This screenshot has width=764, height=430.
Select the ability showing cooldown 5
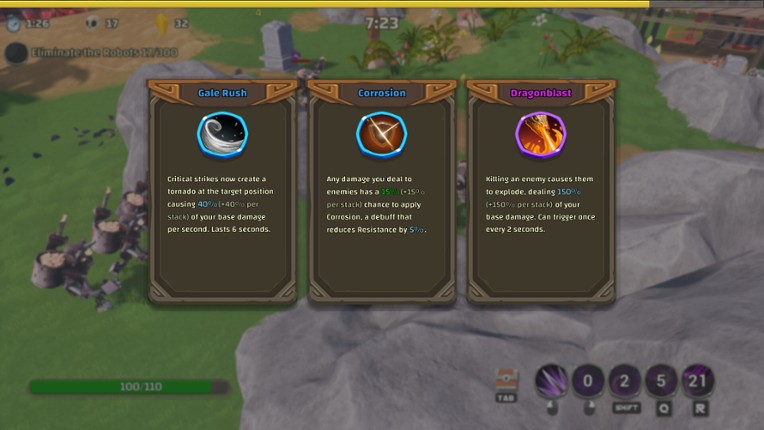pyautogui.click(x=661, y=381)
